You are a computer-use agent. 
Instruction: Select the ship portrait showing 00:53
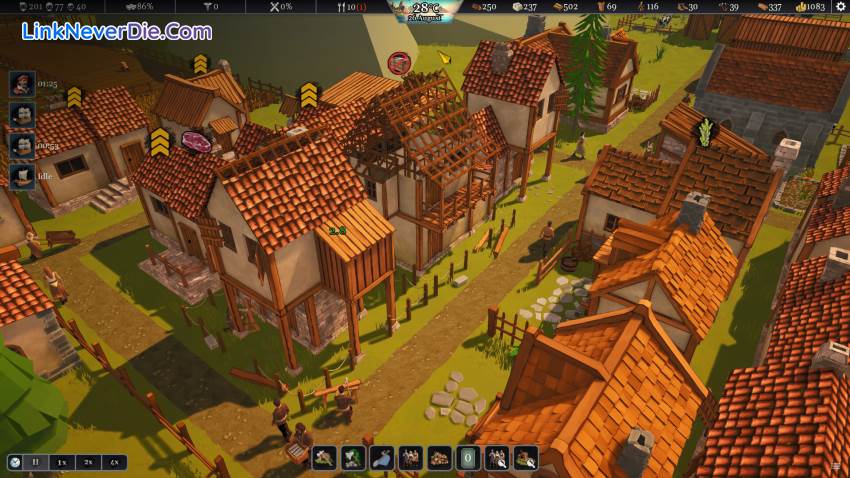point(22,146)
